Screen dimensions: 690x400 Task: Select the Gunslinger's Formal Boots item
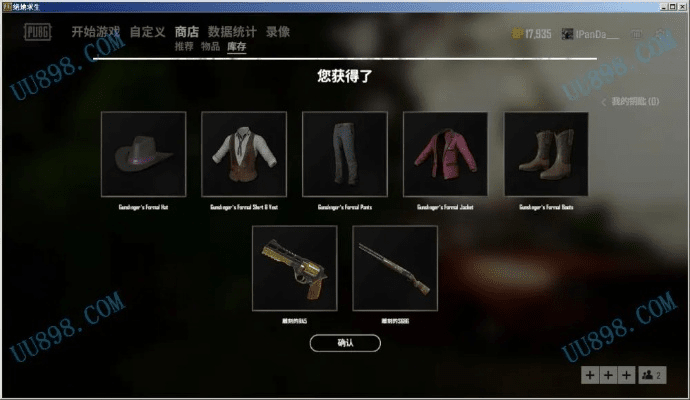(546, 154)
